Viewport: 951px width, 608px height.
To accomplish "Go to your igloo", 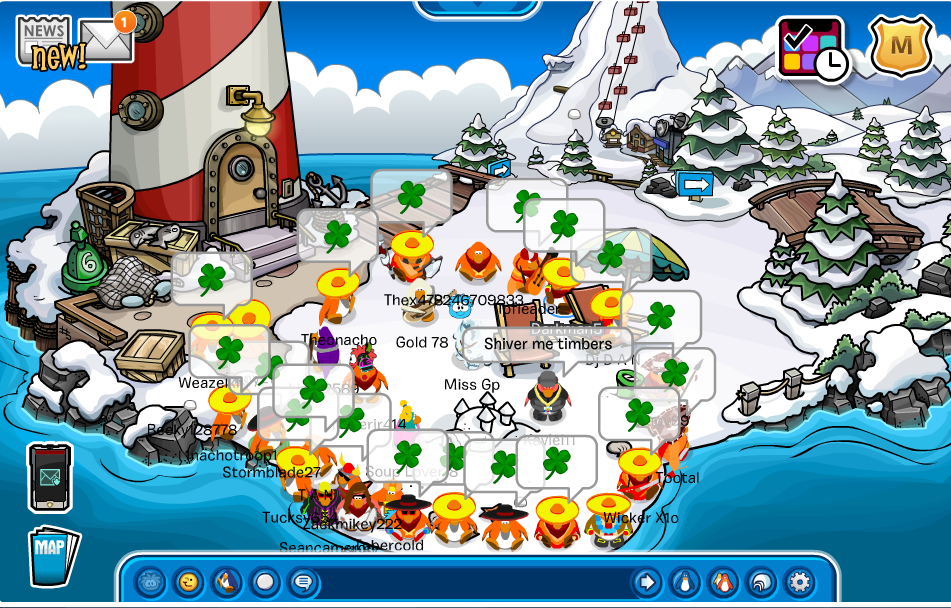I will pyautogui.click(x=761, y=581).
